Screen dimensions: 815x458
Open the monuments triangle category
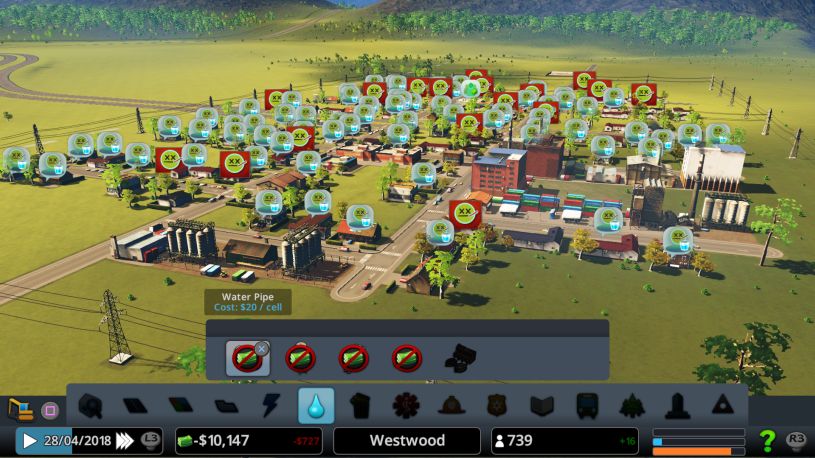pos(721,406)
